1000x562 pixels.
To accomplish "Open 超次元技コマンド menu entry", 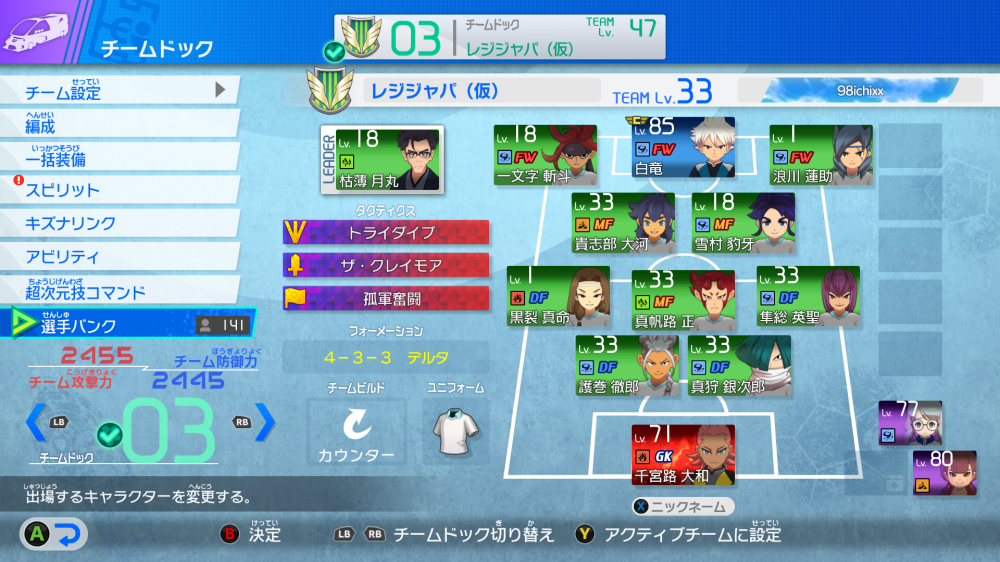I will click(120, 291).
